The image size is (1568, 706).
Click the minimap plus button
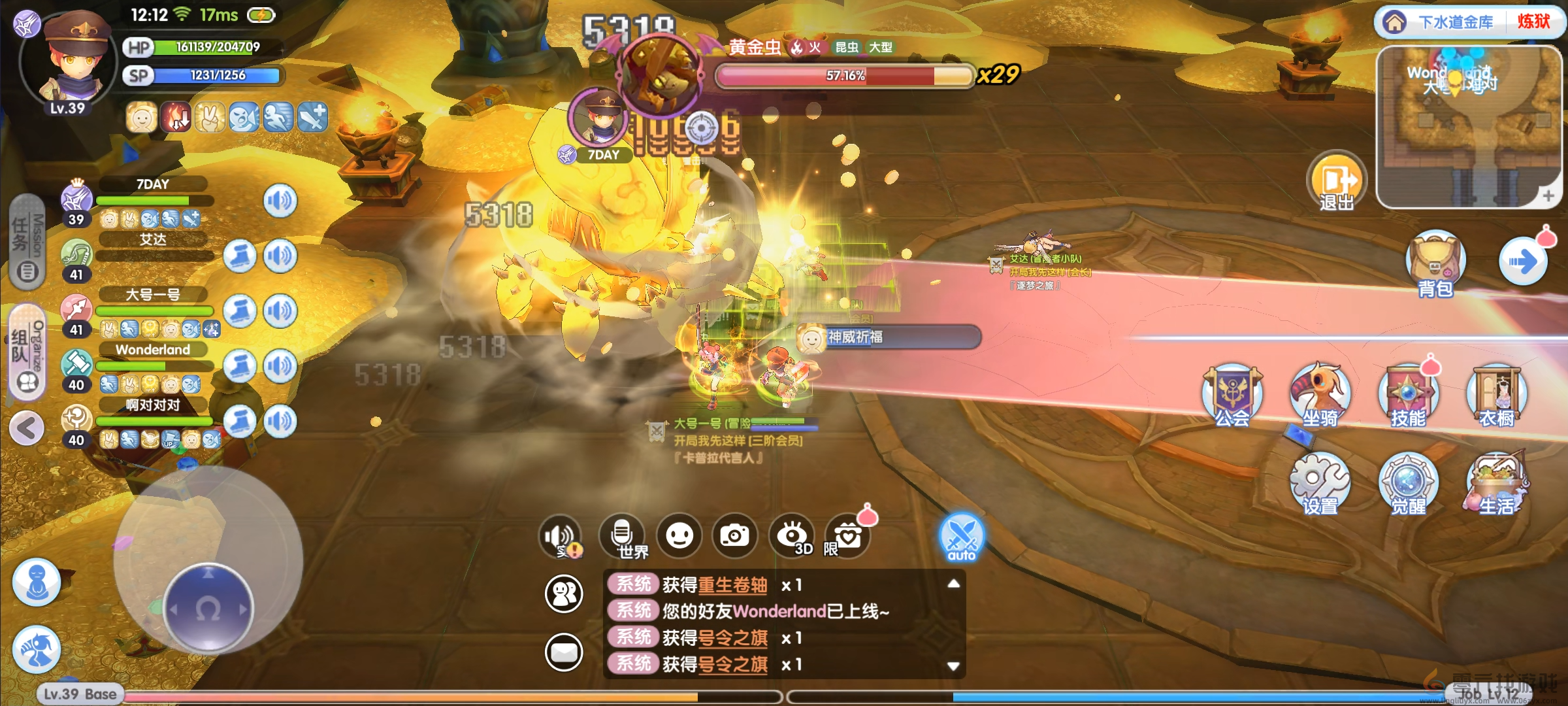pyautogui.click(x=1548, y=195)
